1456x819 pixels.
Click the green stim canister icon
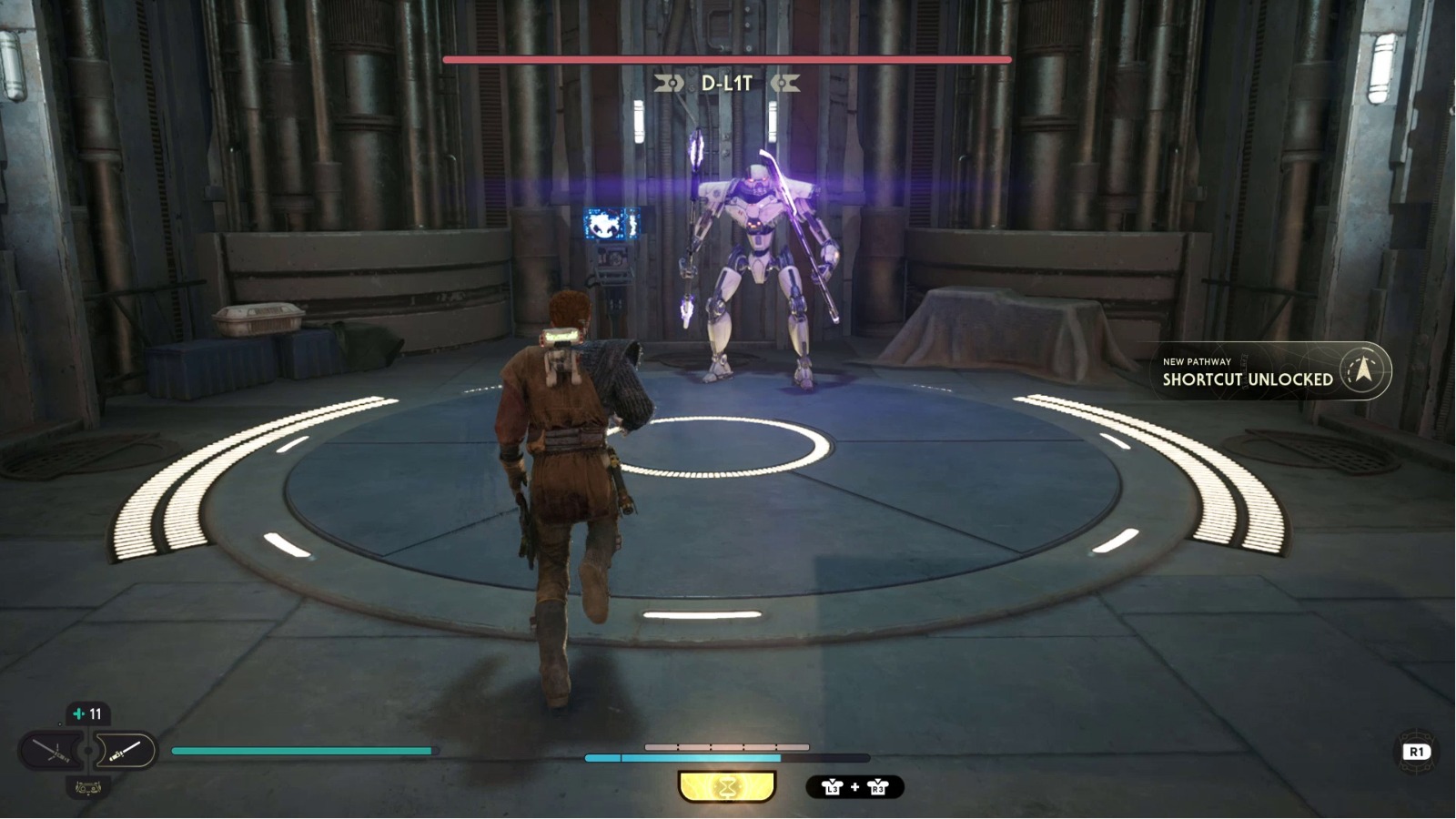pyautogui.click(x=79, y=713)
